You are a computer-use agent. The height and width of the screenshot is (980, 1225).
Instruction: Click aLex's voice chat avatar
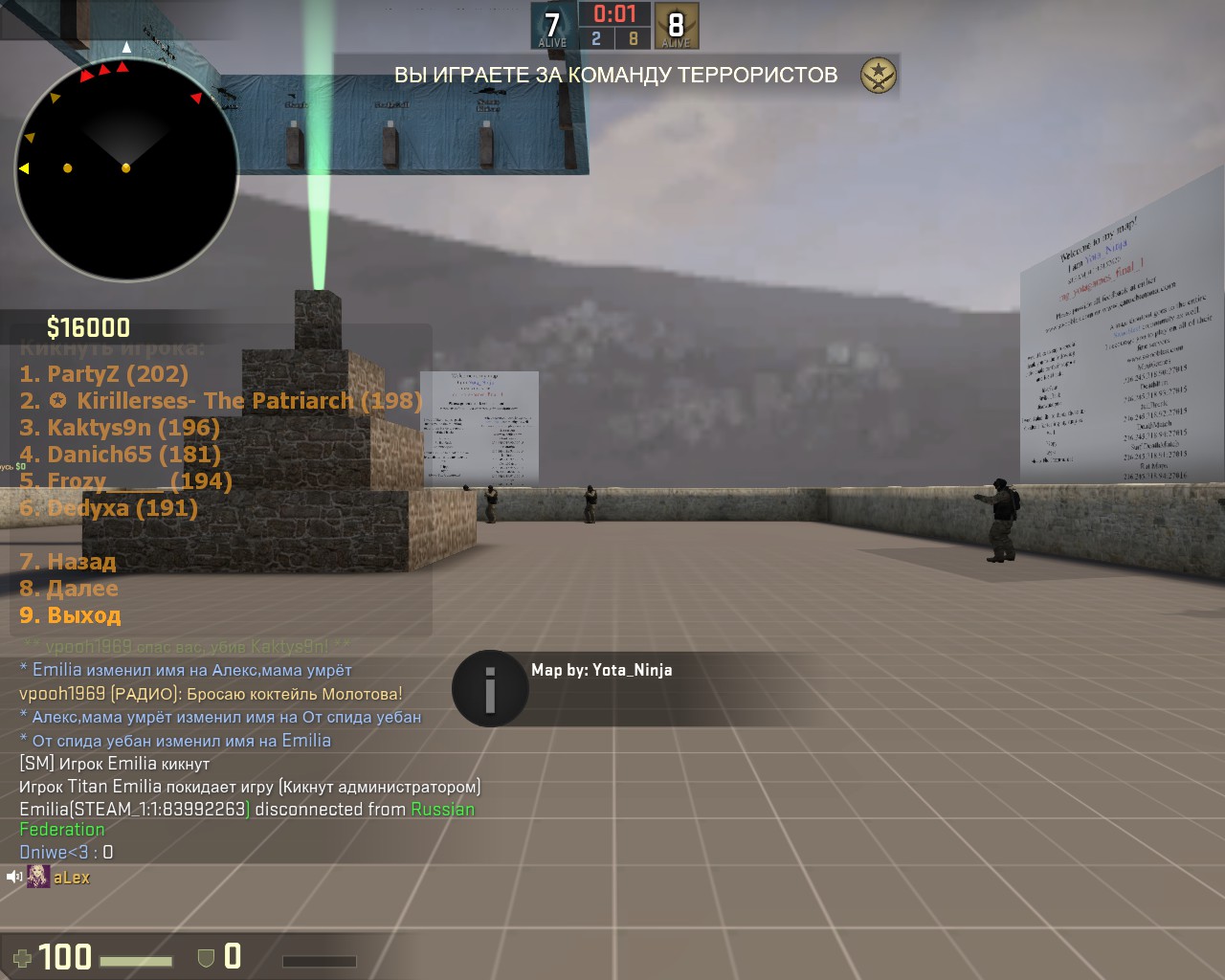coord(38,877)
